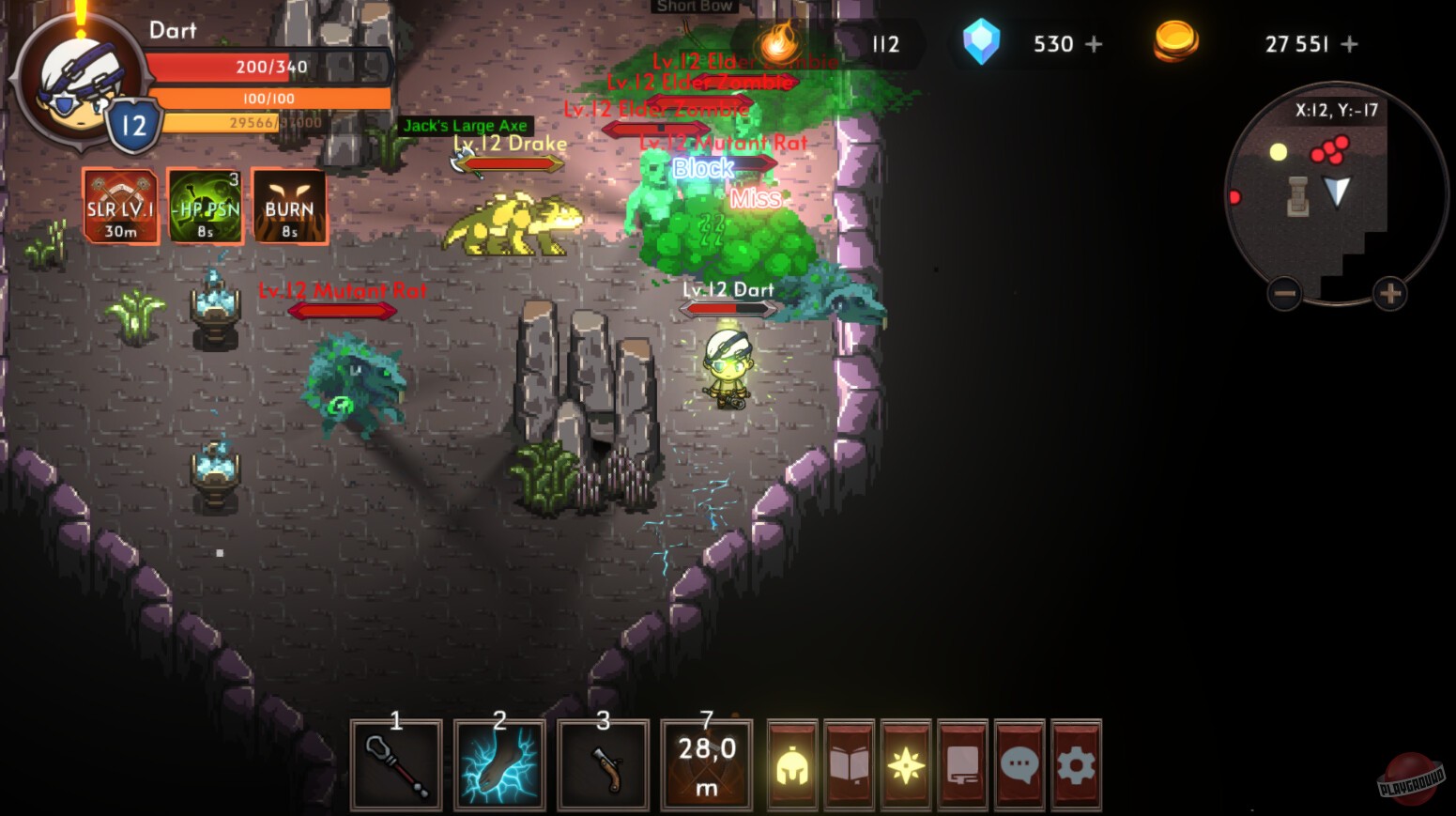This screenshot has height=816, width=1456.
Task: Use the item in hotbar slot 7
Action: pyautogui.click(x=707, y=763)
